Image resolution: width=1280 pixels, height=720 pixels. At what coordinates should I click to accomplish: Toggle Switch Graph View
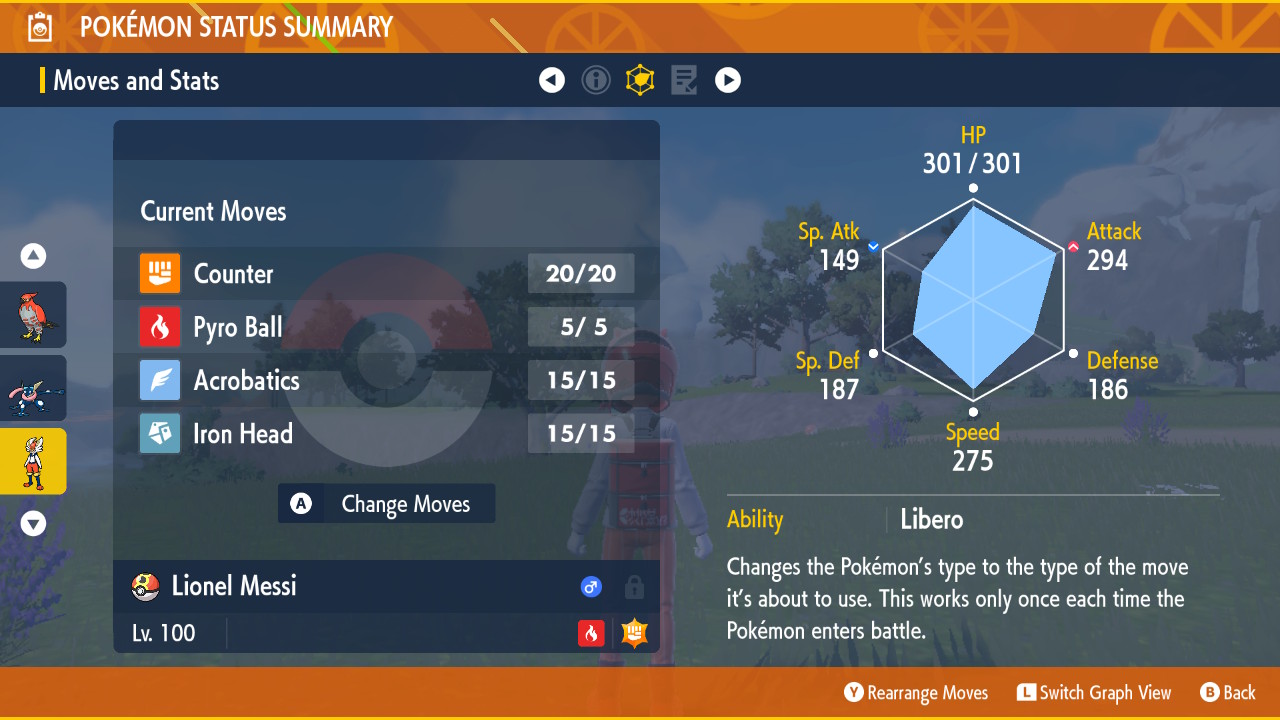coord(1094,693)
